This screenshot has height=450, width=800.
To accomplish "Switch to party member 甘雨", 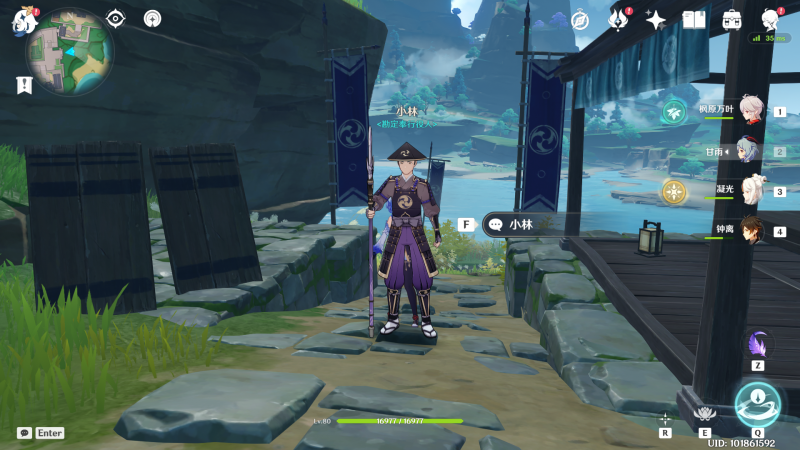I will tap(751, 152).
